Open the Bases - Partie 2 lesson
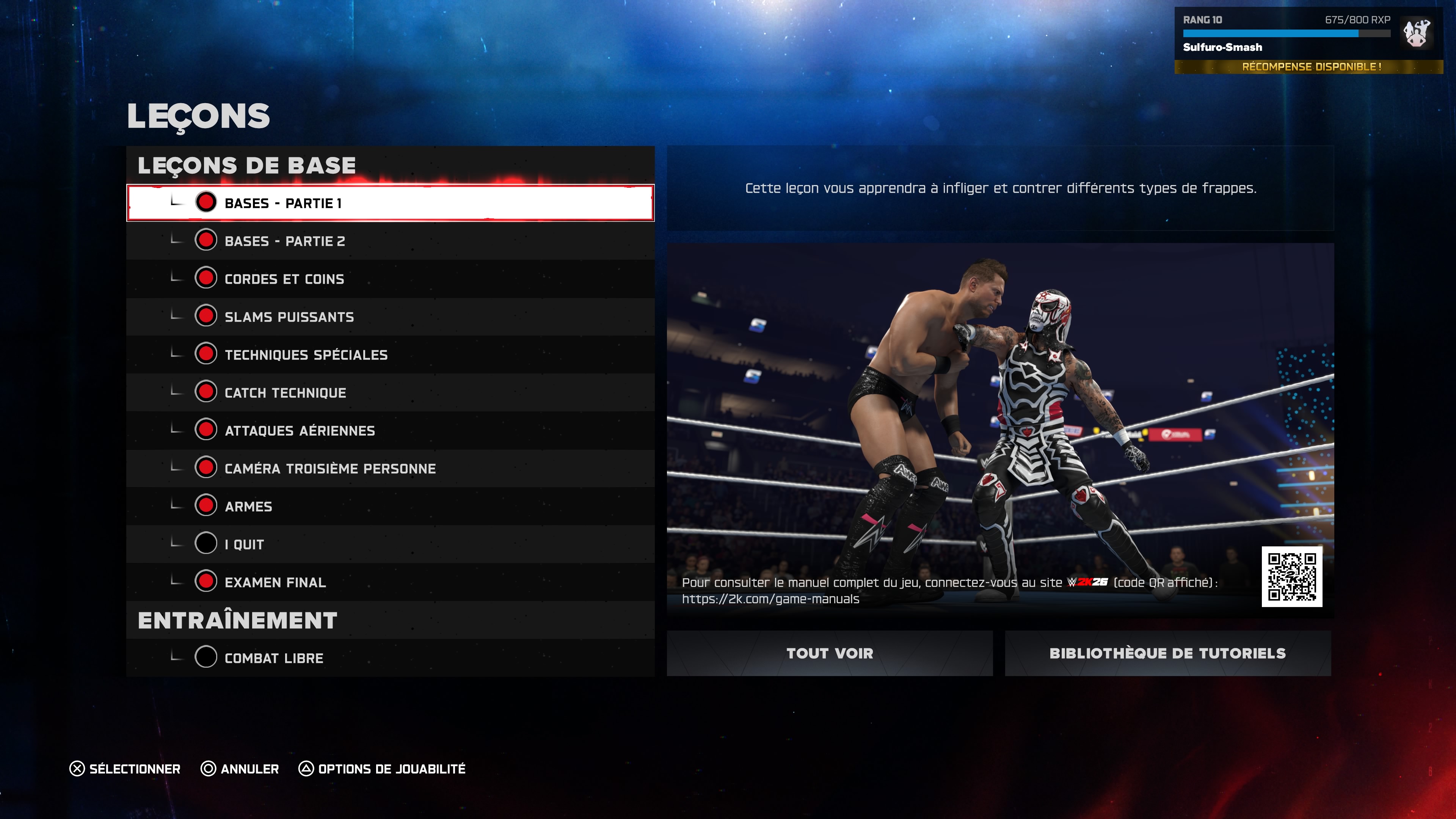1456x819 pixels. coord(390,241)
